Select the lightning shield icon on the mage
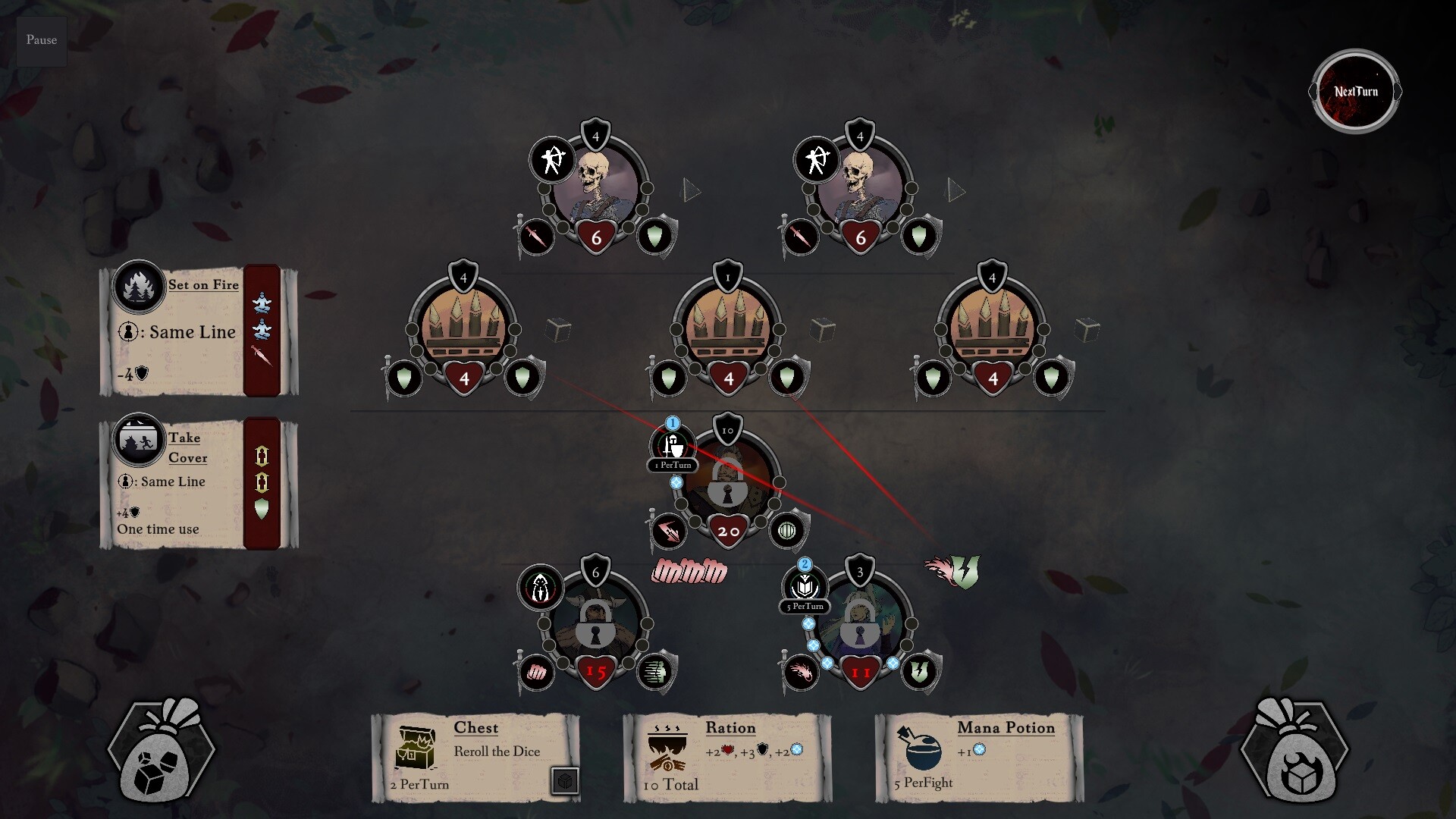This screenshot has height=819, width=1456. pos(920,671)
